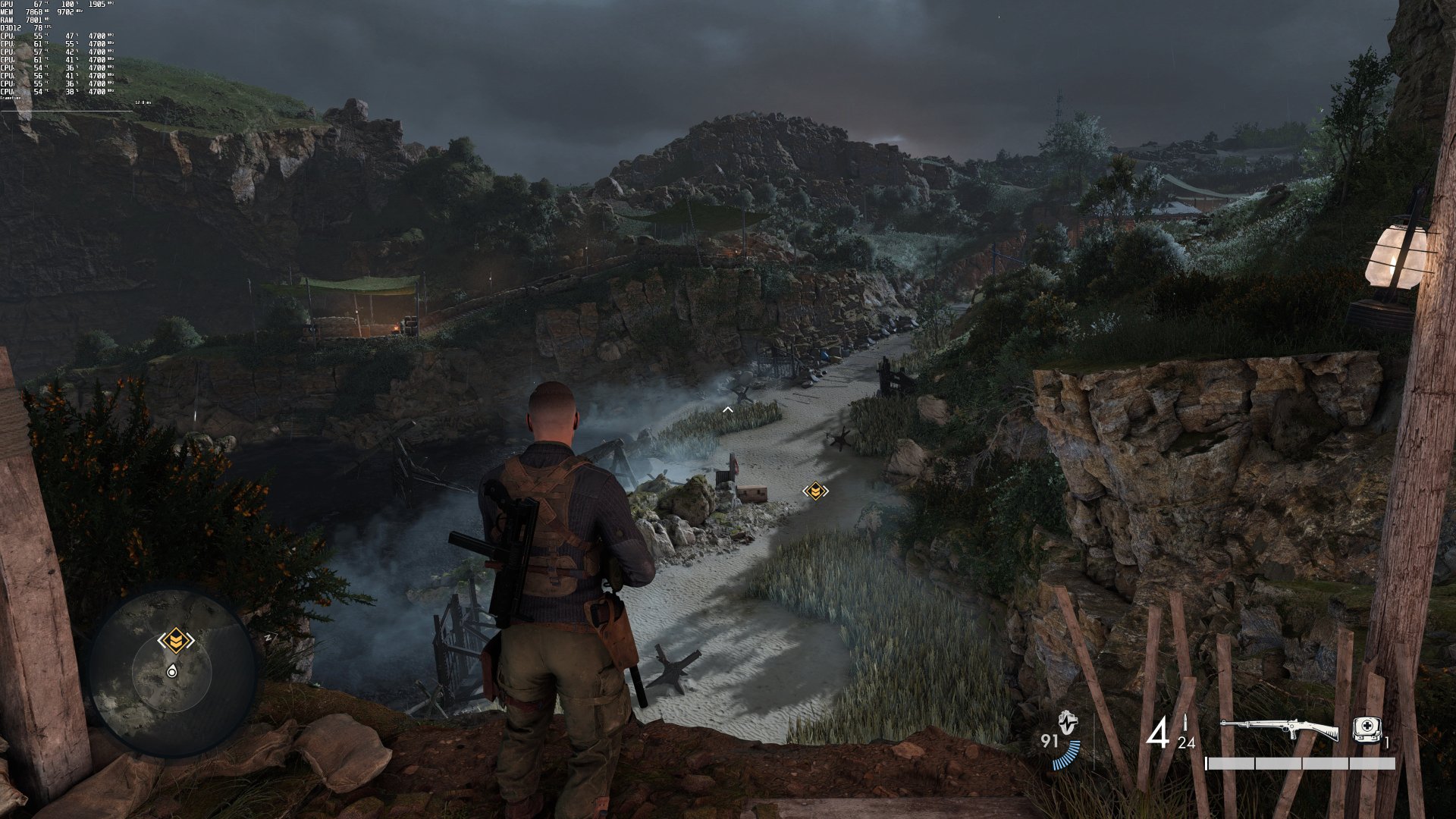This screenshot has width=1456, height=819.
Task: Click the blue stamina arc gauge
Action: point(1065,755)
